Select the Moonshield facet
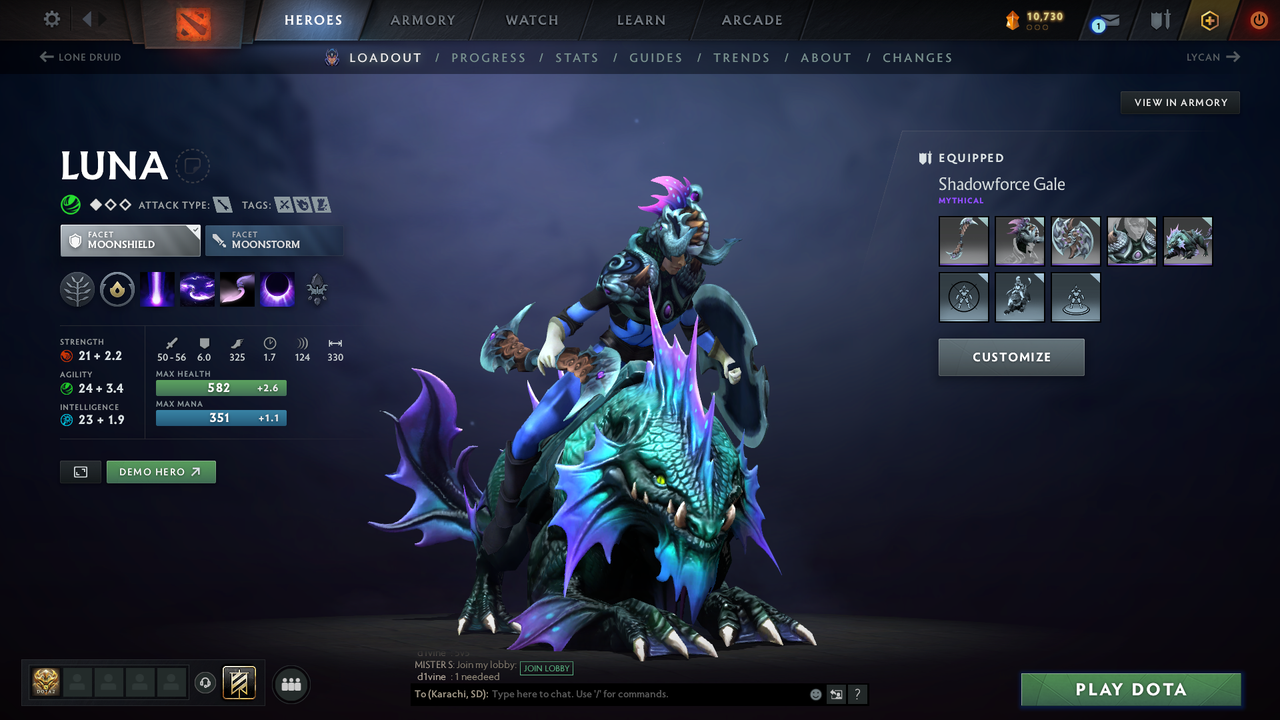Screen dimensions: 1280x720 coord(130,240)
